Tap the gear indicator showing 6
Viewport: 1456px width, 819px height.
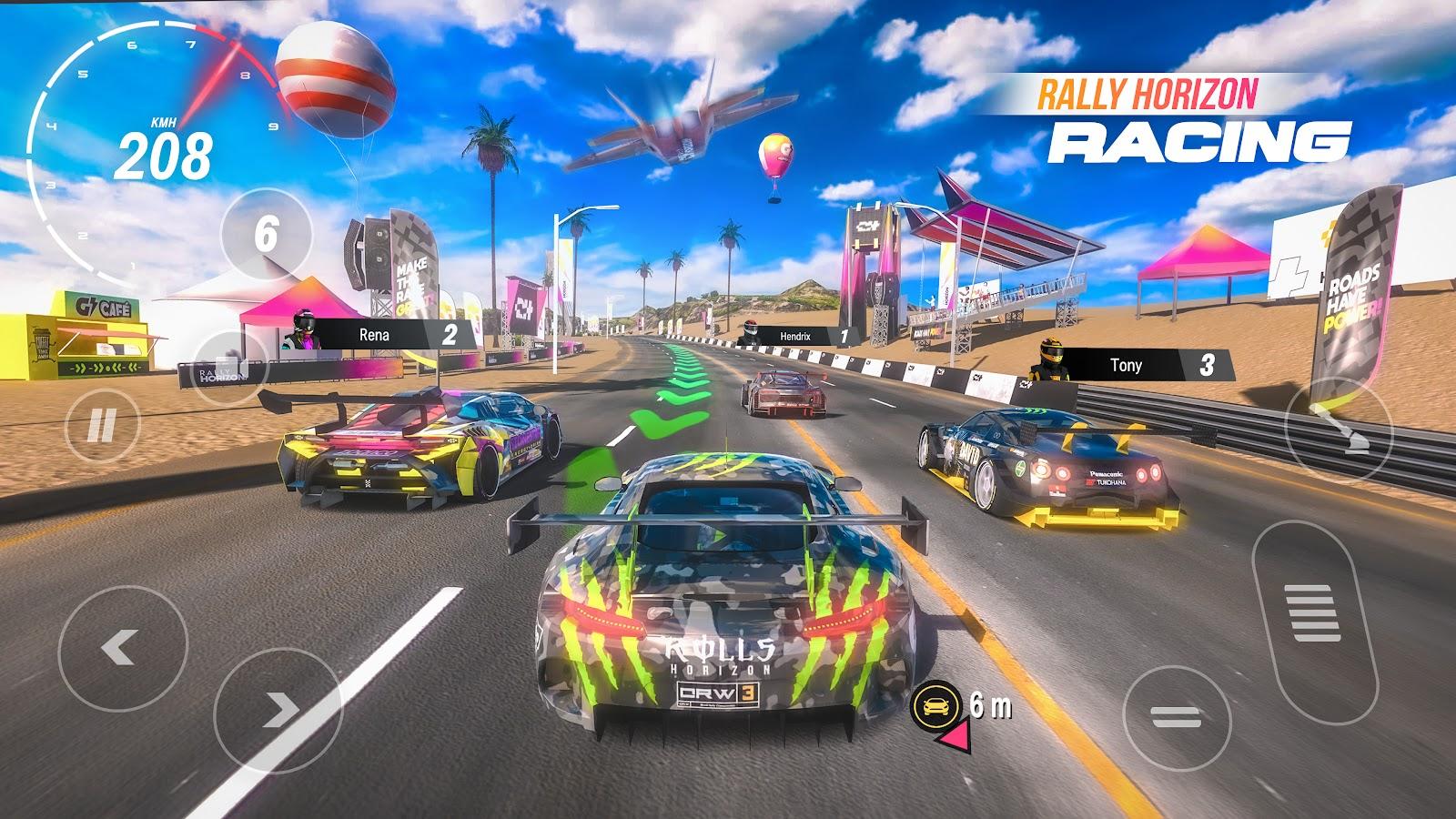coord(266,232)
